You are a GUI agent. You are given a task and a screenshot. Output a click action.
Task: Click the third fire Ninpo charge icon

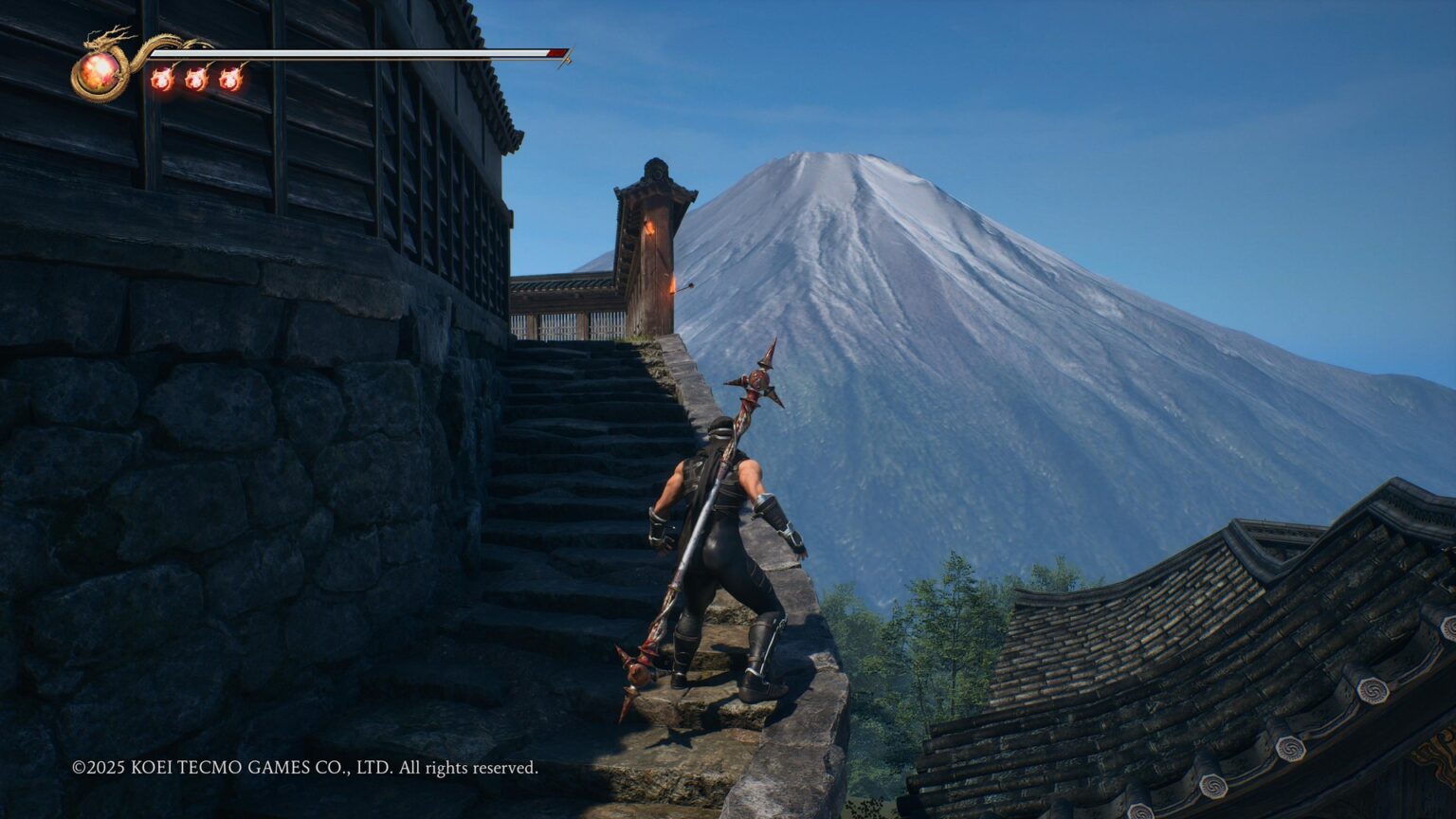click(230, 79)
